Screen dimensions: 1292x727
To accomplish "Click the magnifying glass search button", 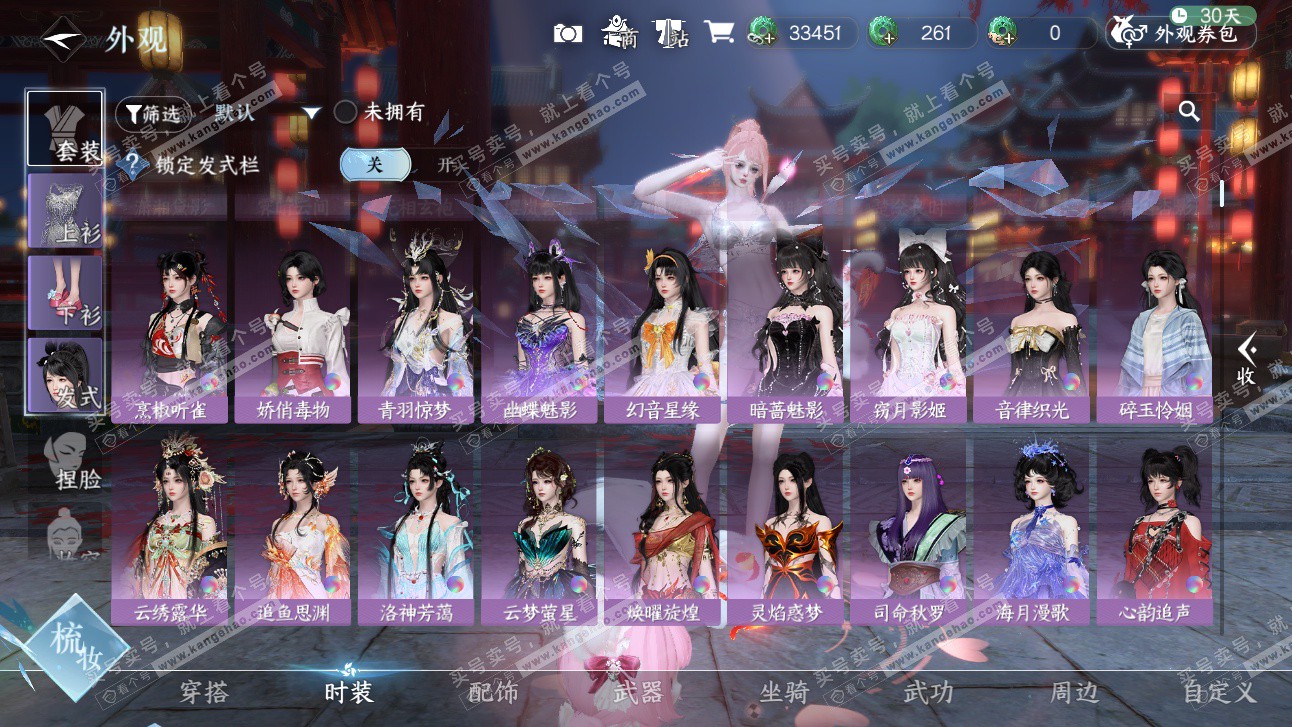I will 1189,111.
